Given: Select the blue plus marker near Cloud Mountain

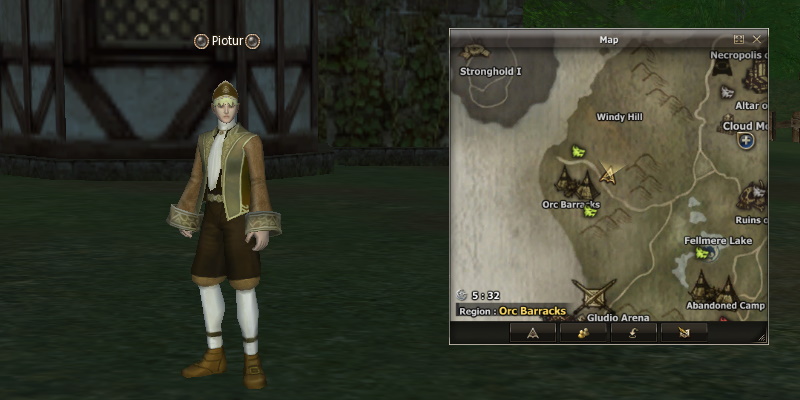Looking at the screenshot, I should click(746, 141).
